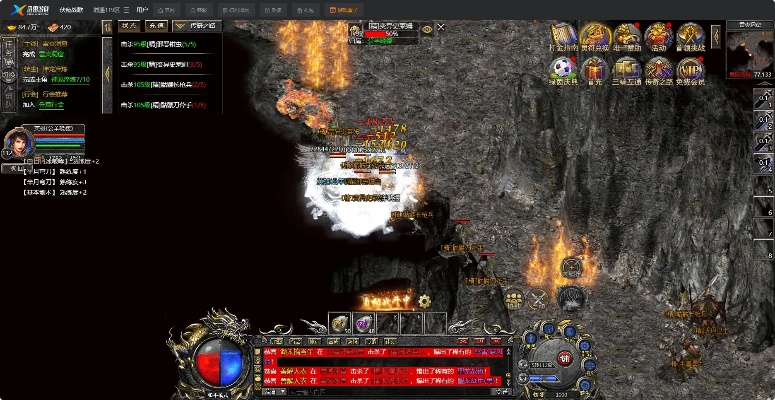Toggle the eye icon beside target bar
Image resolution: width=775 pixels, height=400 pixels.
(x=427, y=30)
